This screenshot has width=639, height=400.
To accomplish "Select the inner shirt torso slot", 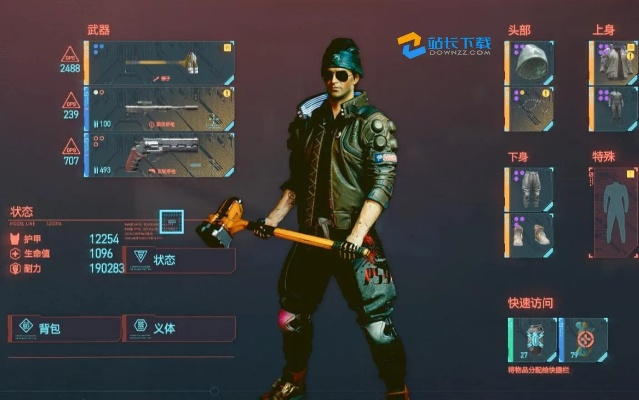I will 614,108.
